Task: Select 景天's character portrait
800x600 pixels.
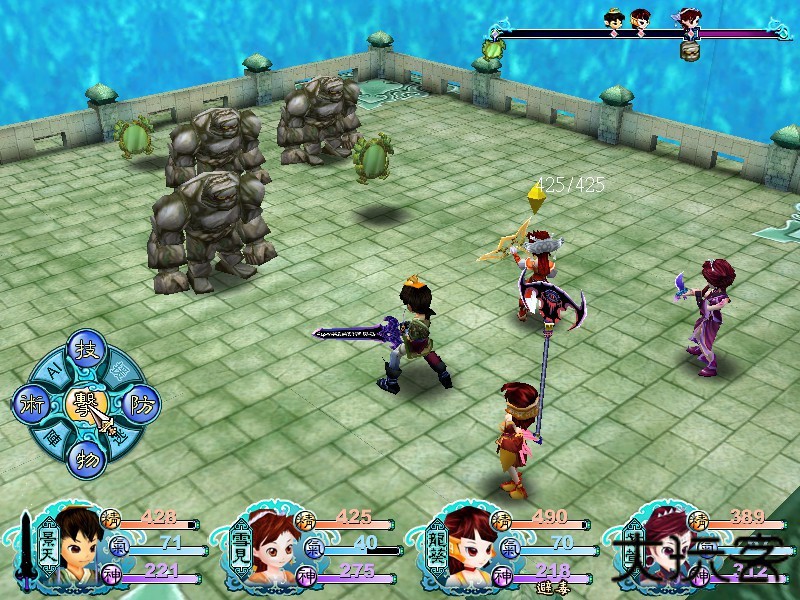Action: coord(77,544)
